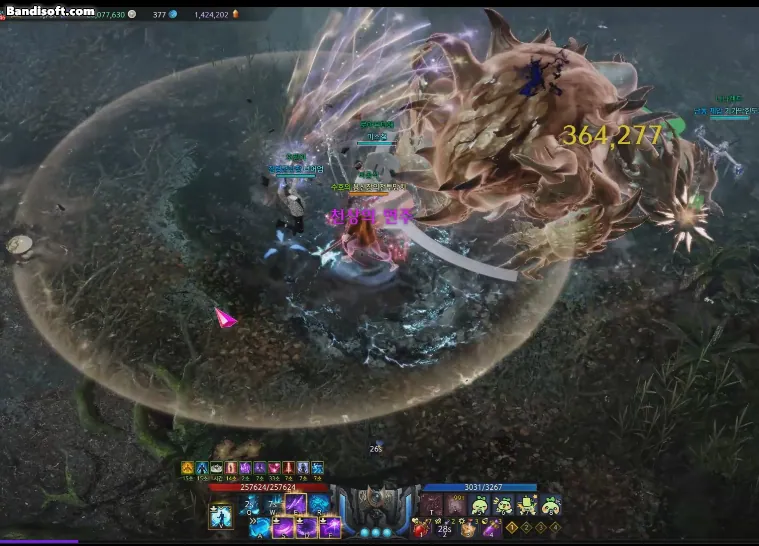Use the red health potion in slot 1
759x546 pixels.
pos(423,529)
